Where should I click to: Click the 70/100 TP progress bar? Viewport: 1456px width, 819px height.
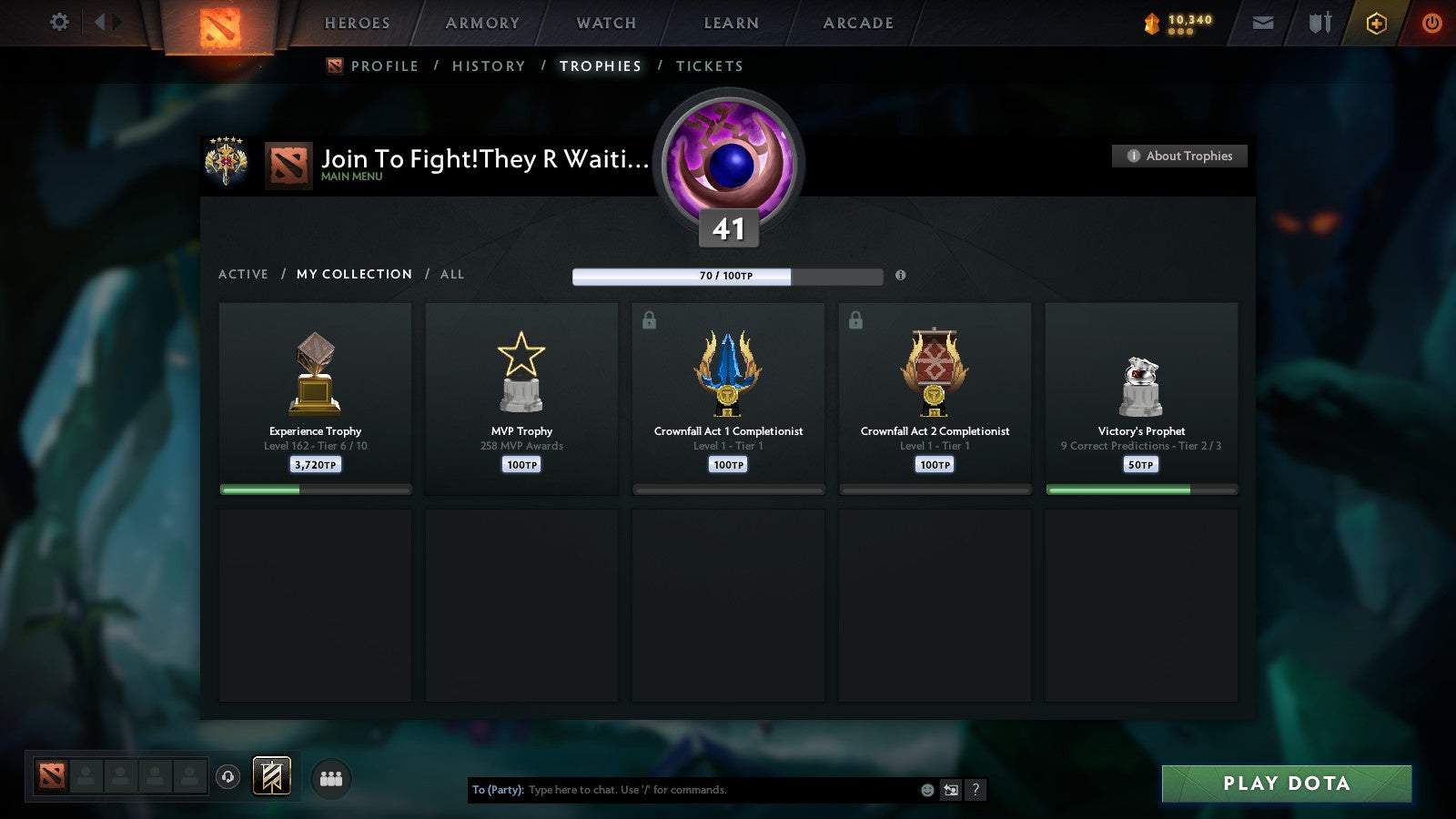point(726,274)
